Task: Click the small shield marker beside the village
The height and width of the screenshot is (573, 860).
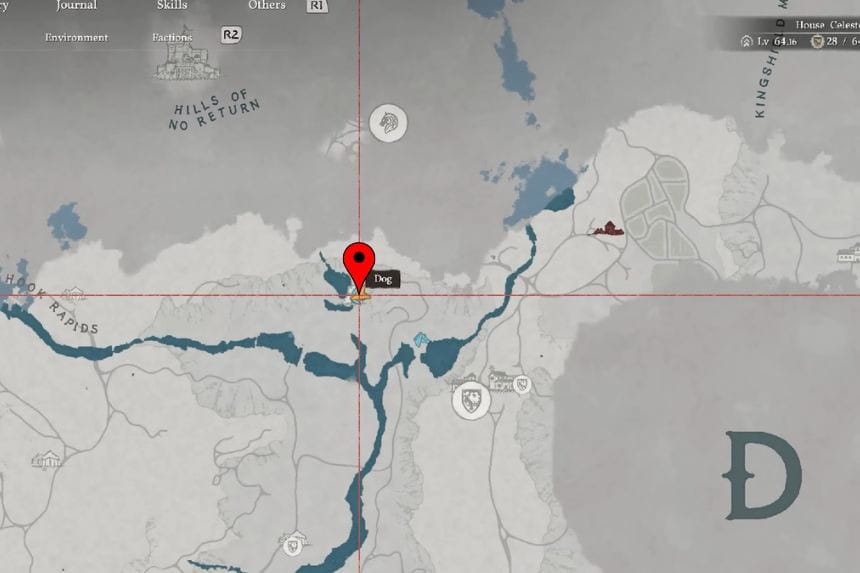Action: point(522,385)
